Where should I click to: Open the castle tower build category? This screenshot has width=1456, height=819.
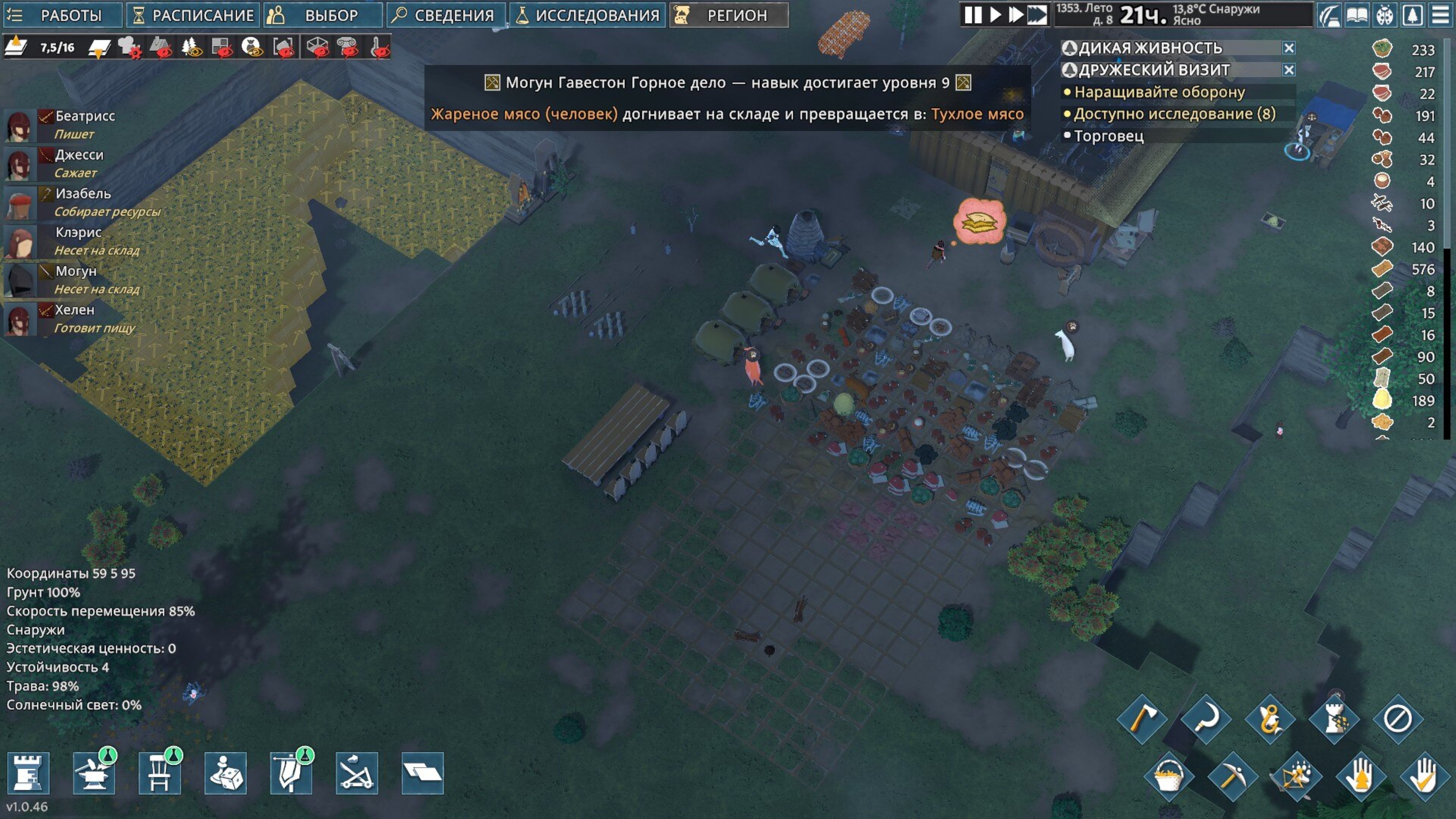pos(28,773)
